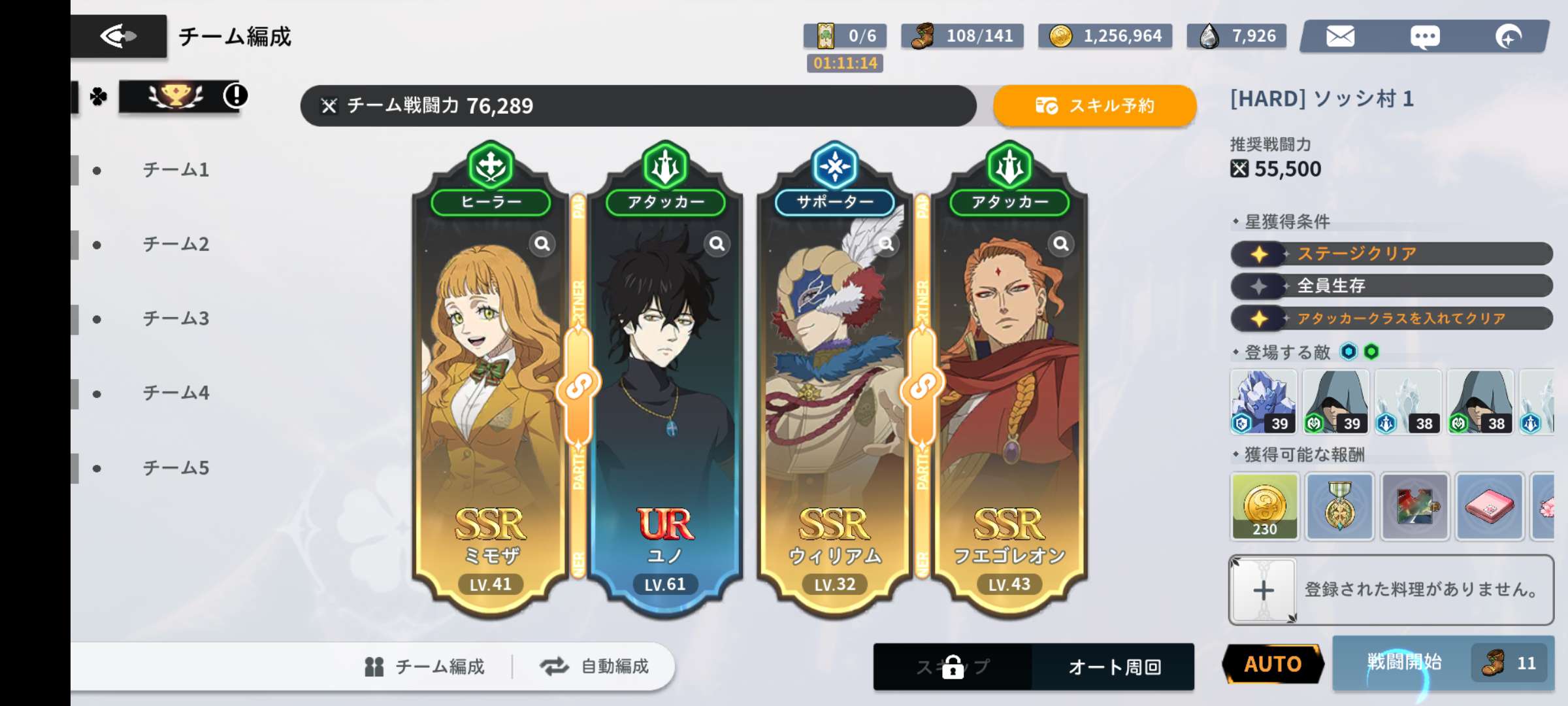Inspect ユノ with the magnifier icon
Image resolution: width=1568 pixels, height=706 pixels.
tap(717, 244)
